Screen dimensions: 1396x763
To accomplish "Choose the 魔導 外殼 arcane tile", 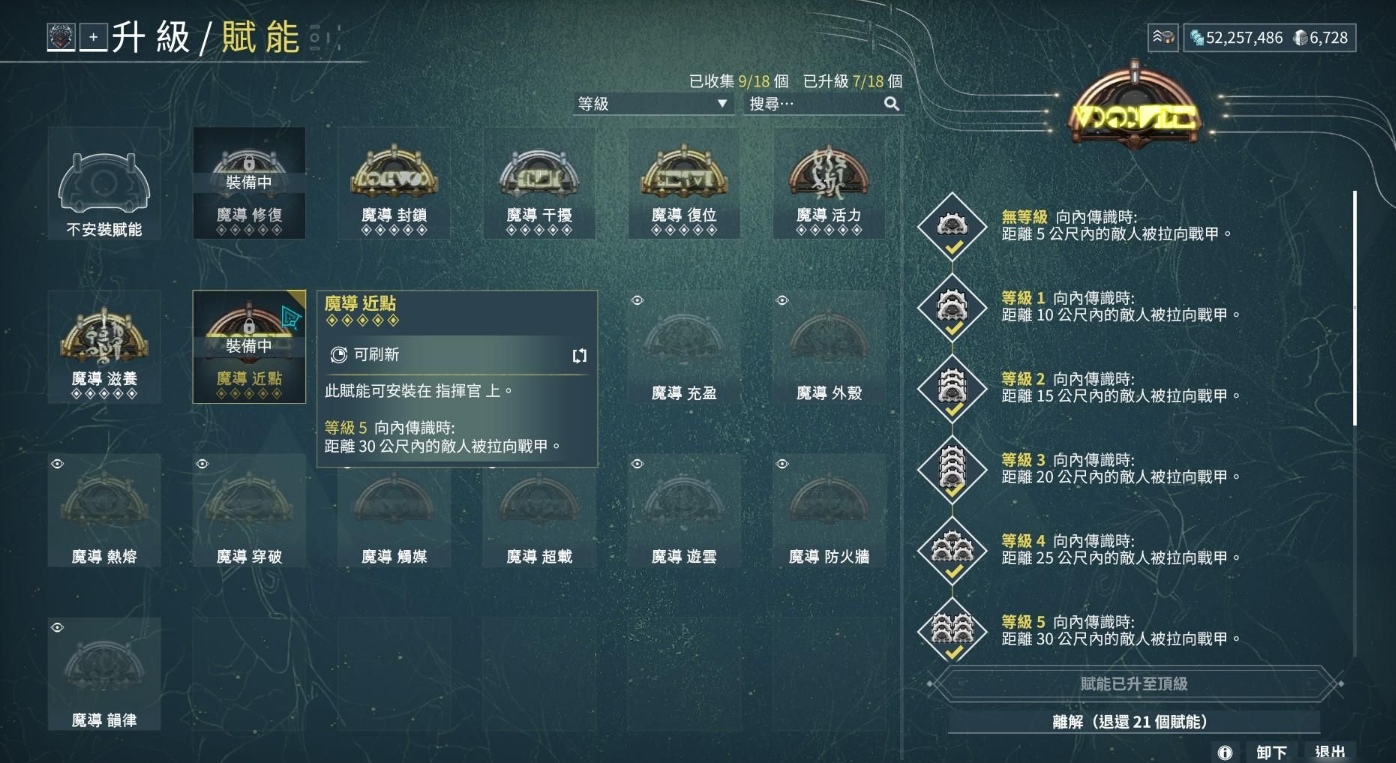I will (829, 347).
